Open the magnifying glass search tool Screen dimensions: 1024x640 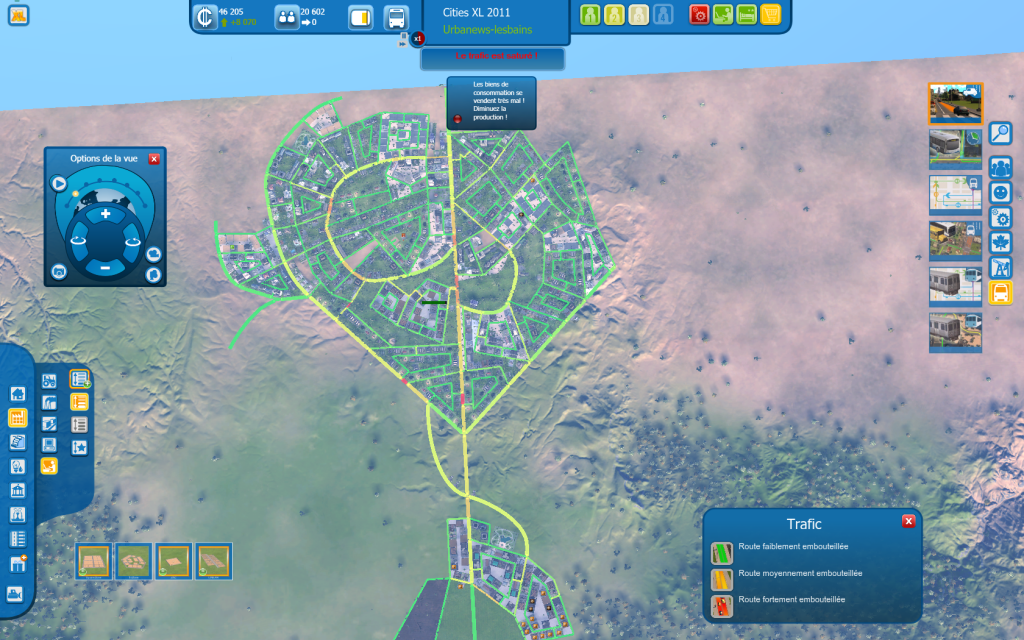[x=1000, y=133]
